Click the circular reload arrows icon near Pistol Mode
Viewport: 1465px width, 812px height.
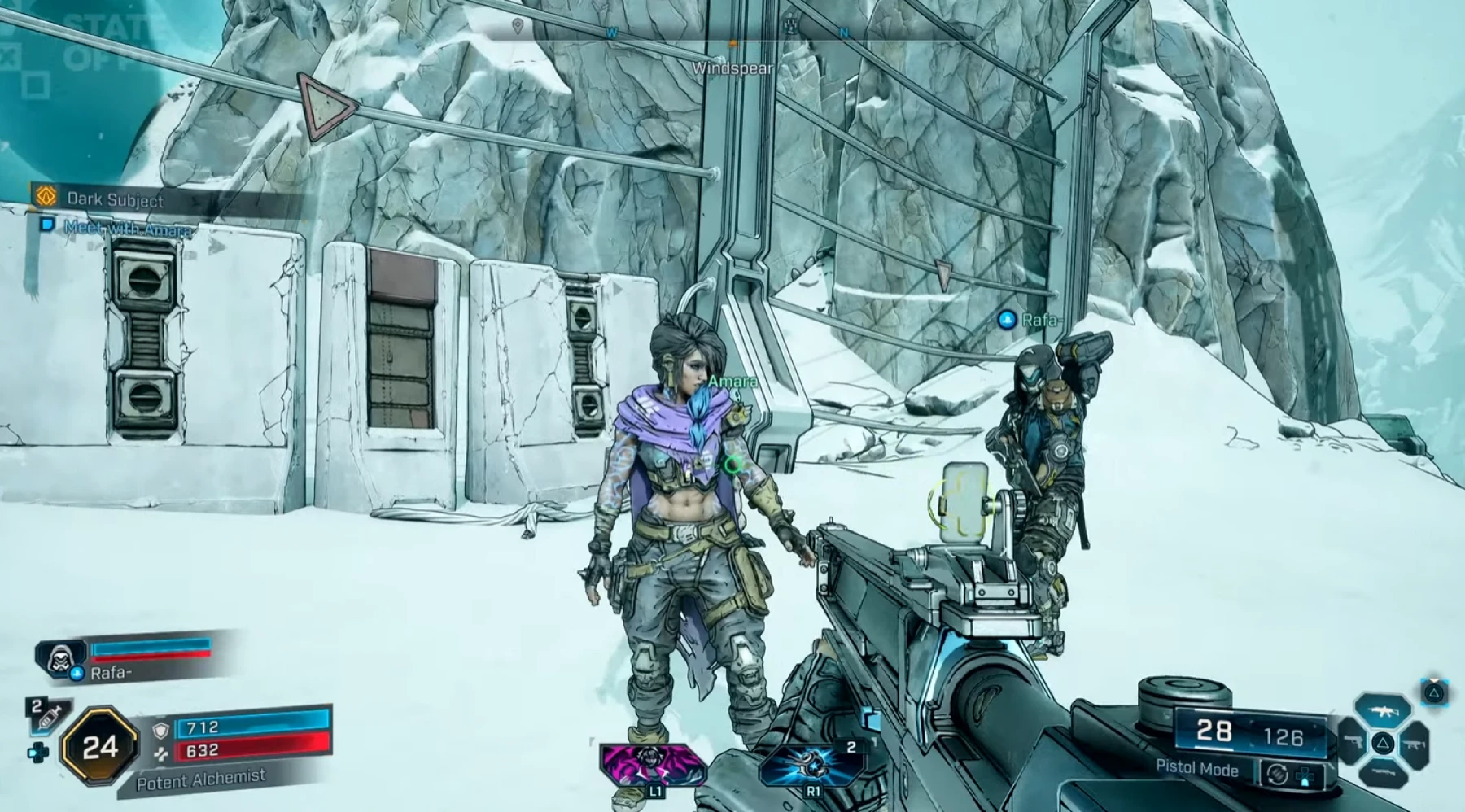point(1278,775)
